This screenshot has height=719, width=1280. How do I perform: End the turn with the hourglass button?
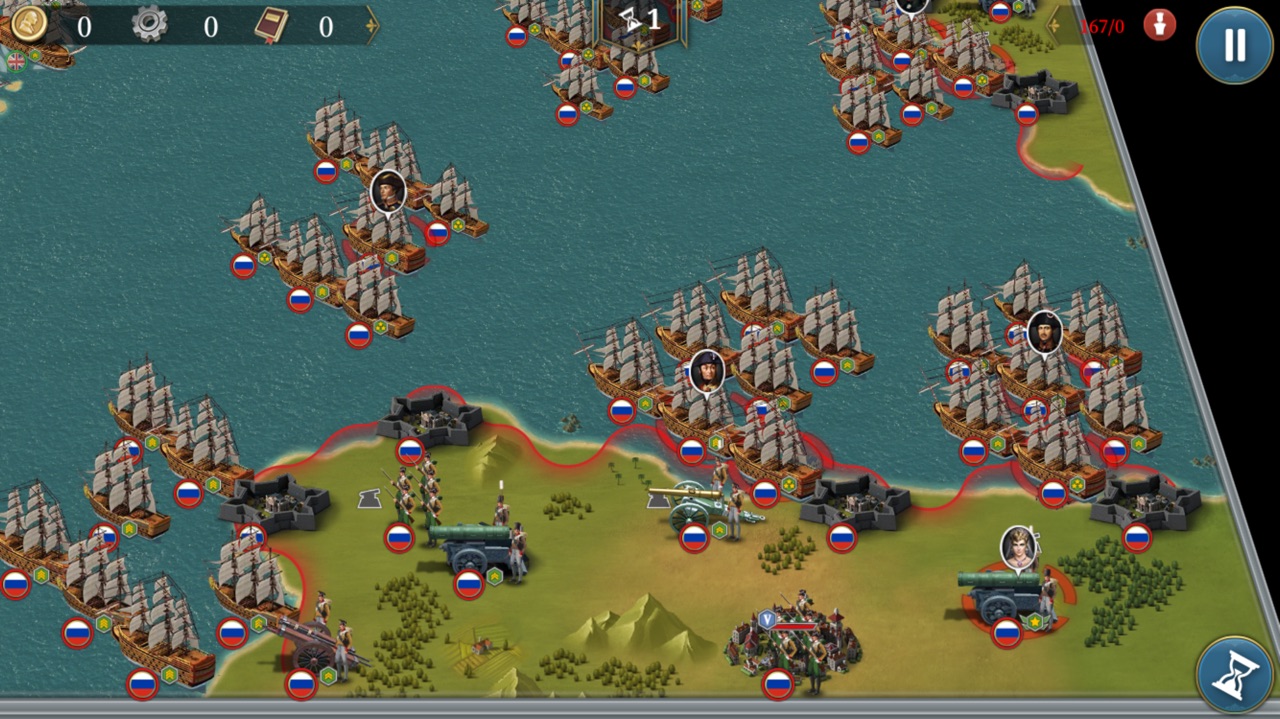coord(1234,675)
